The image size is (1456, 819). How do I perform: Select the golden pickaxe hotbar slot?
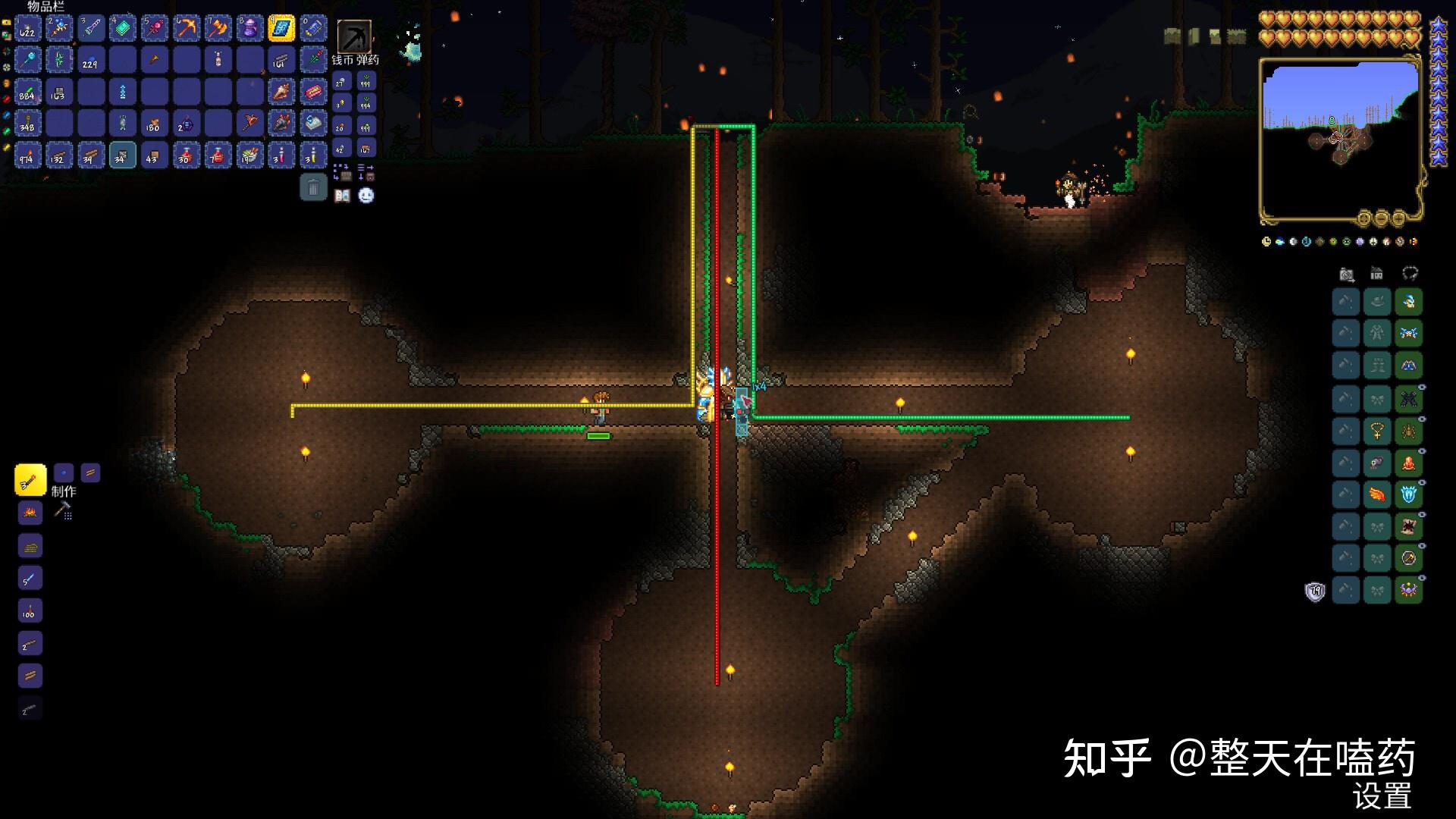pyautogui.click(x=186, y=28)
